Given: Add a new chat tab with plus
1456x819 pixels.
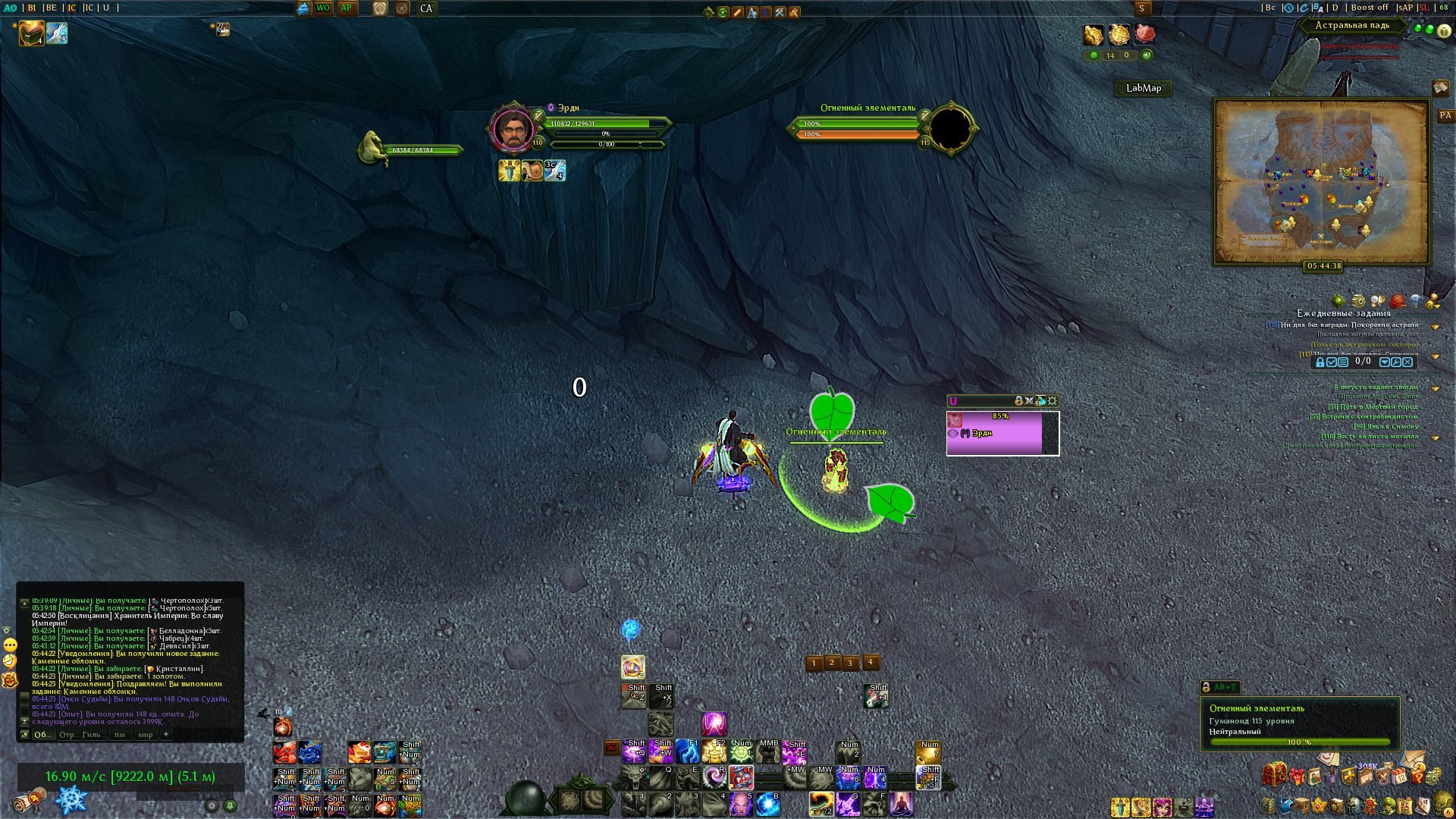Looking at the screenshot, I should pyautogui.click(x=166, y=733).
